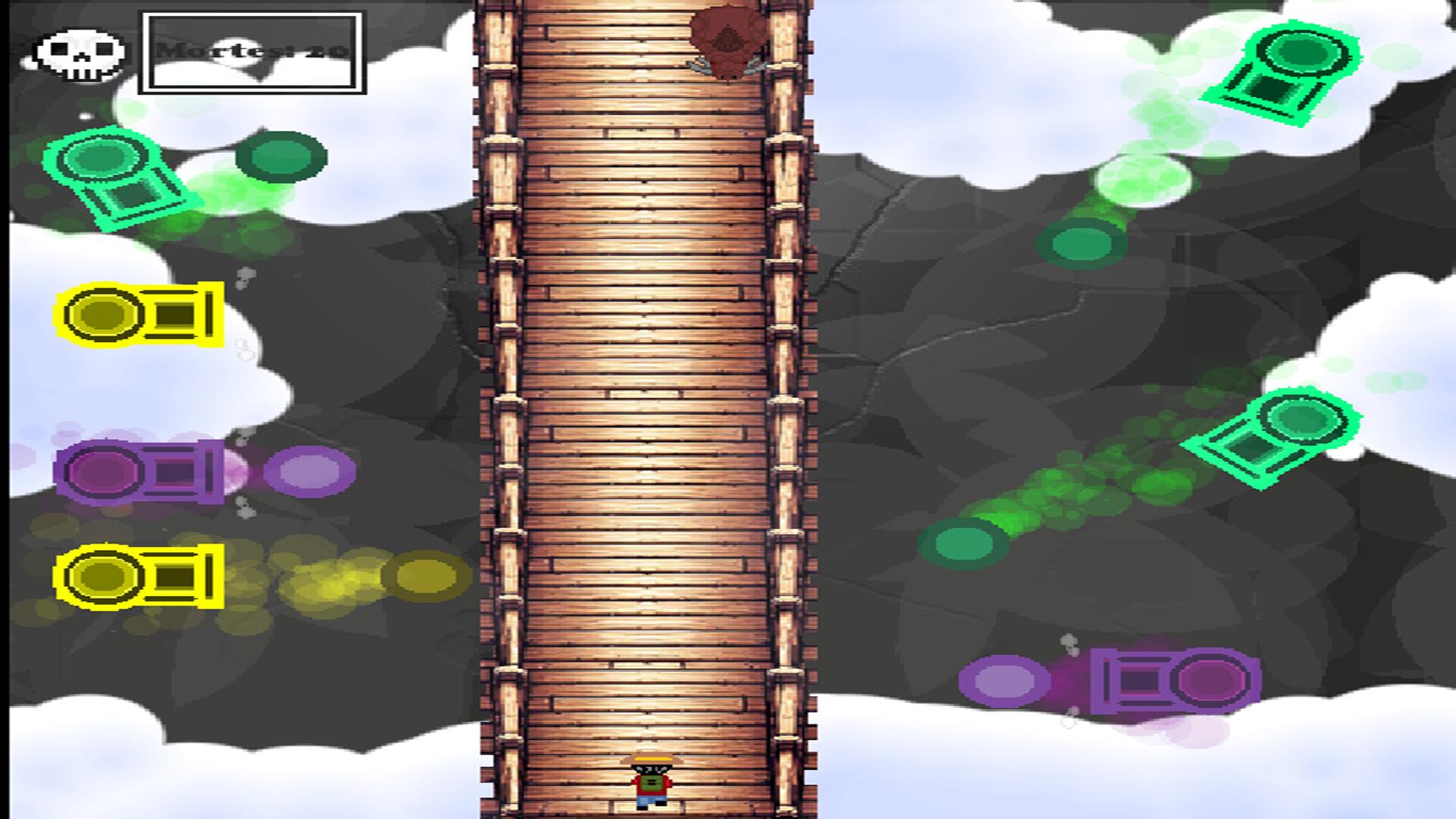1456x819 pixels.
Task: Click the green projectile below the teal cannon
Action: click(965, 542)
